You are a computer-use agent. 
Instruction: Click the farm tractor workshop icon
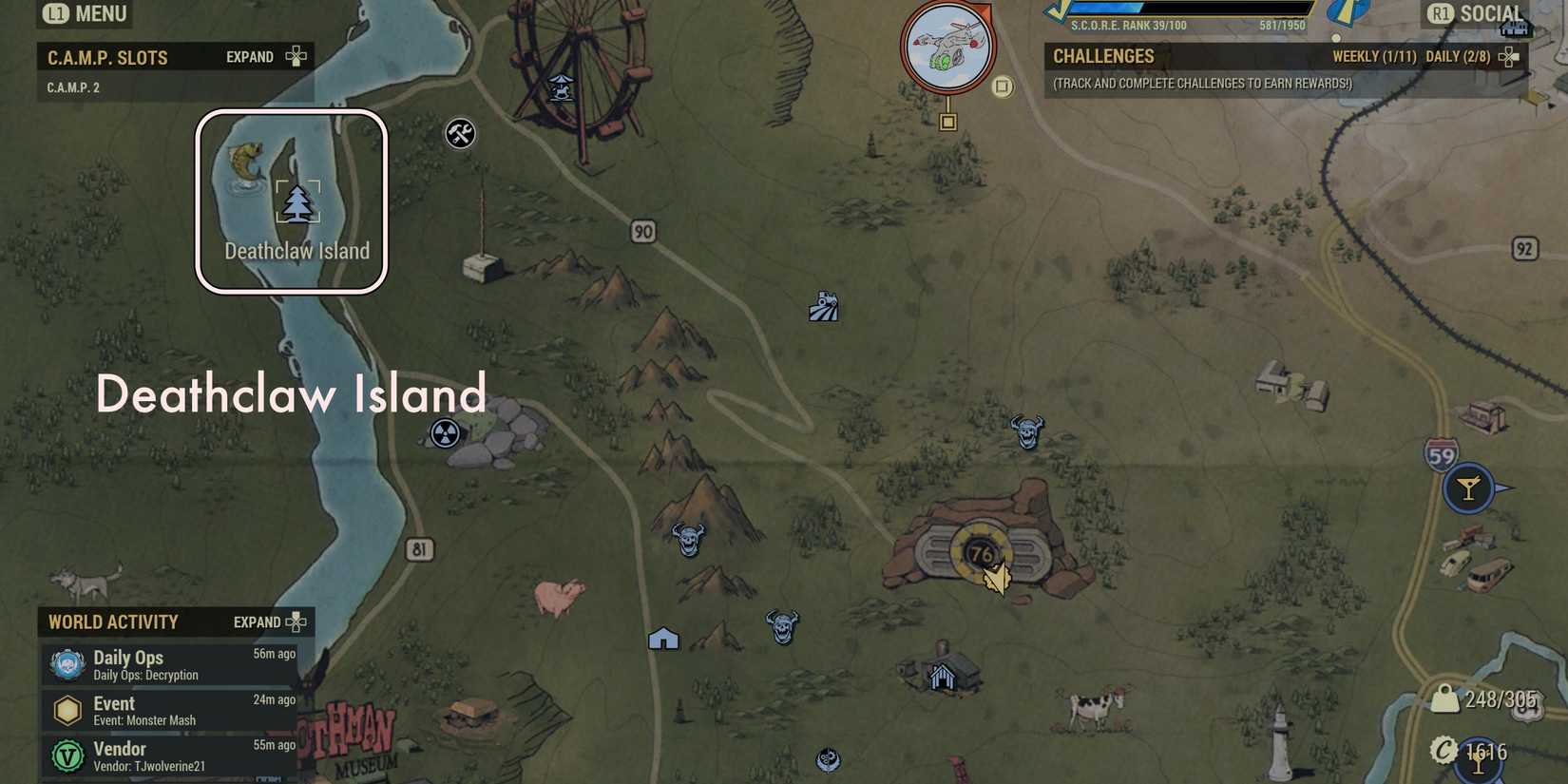tap(823, 306)
